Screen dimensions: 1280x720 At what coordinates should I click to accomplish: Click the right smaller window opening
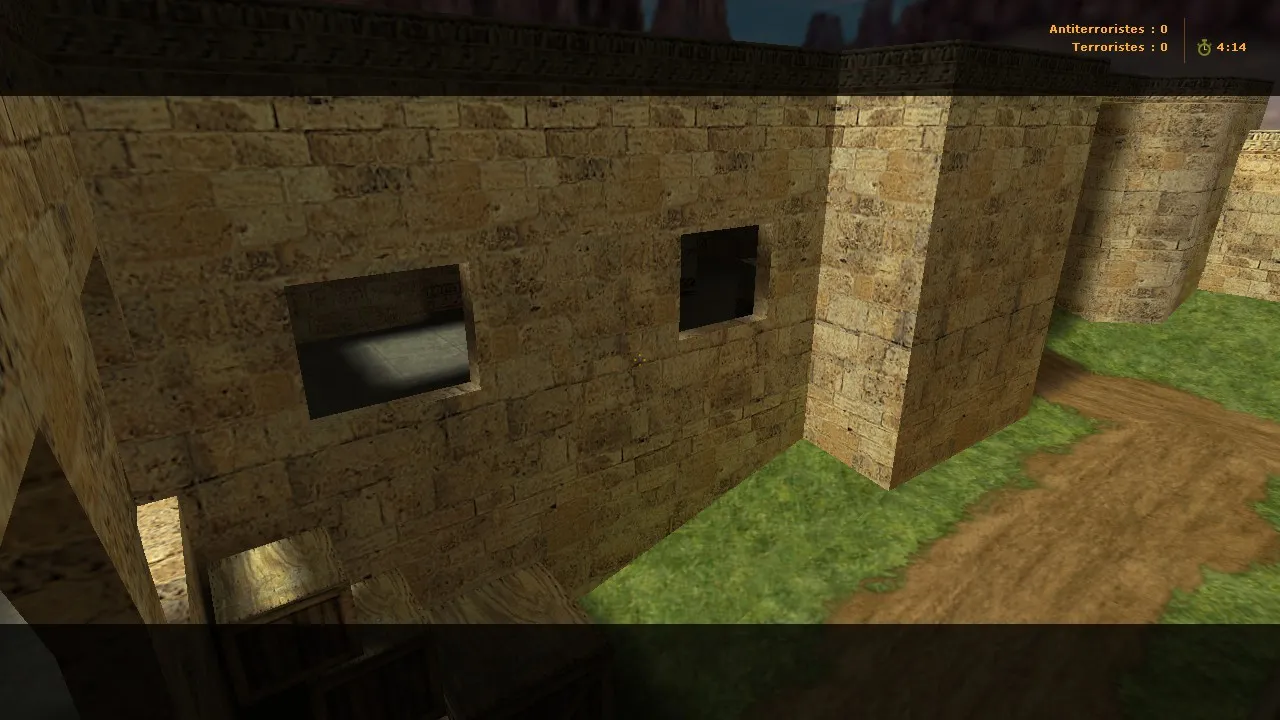722,281
